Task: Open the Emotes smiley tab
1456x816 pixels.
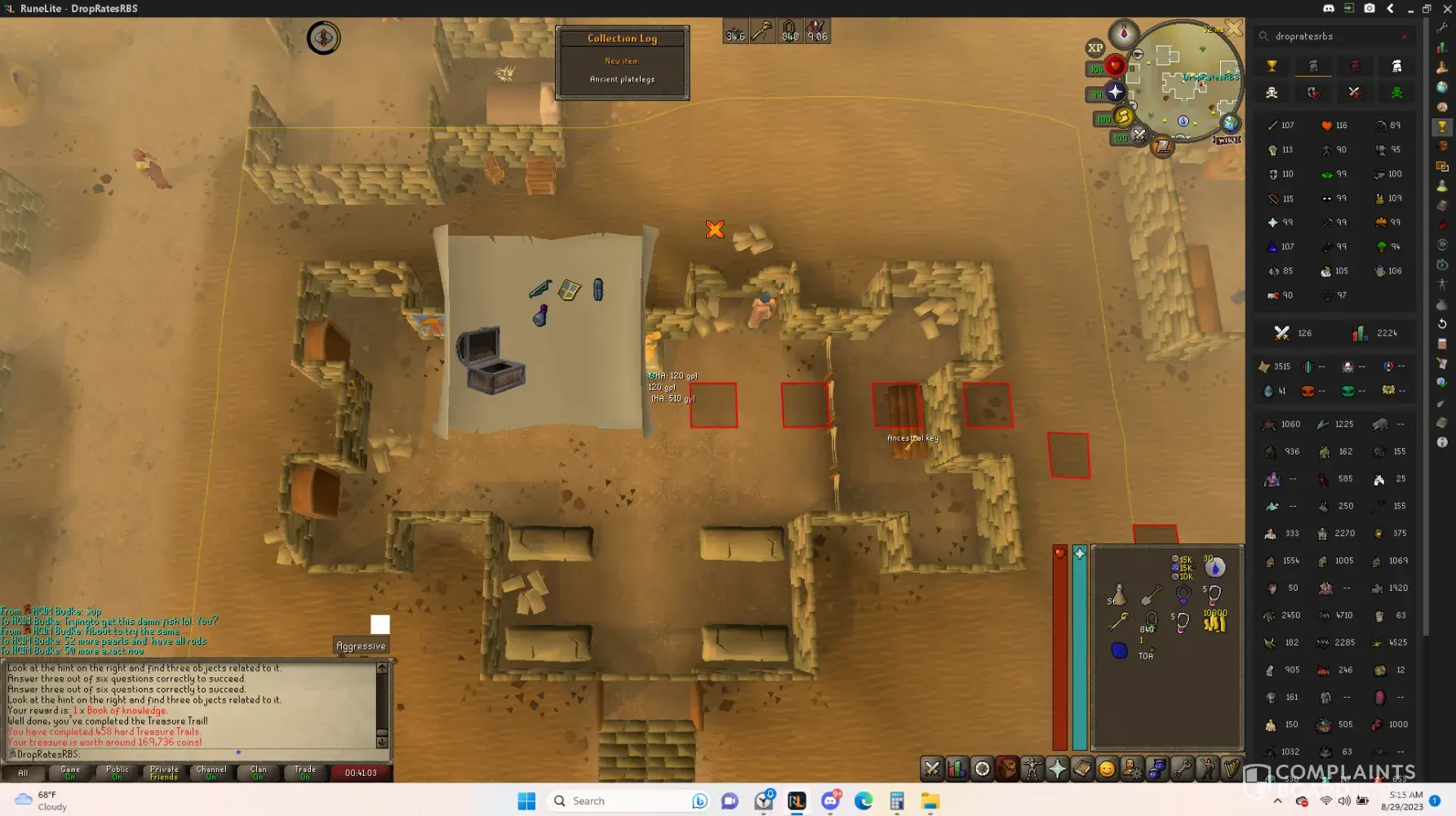Action: pyautogui.click(x=1107, y=769)
